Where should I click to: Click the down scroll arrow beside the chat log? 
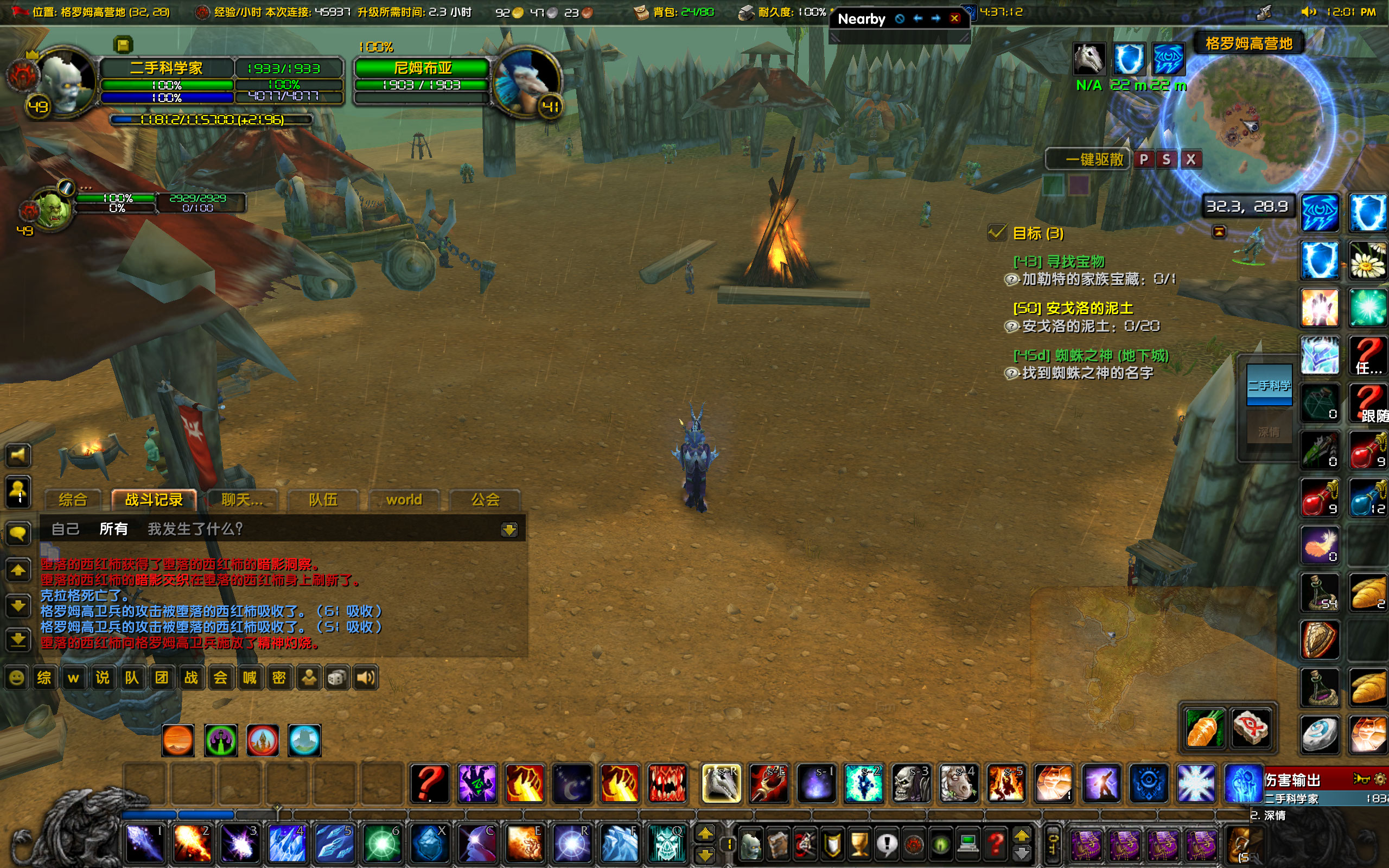click(x=18, y=604)
